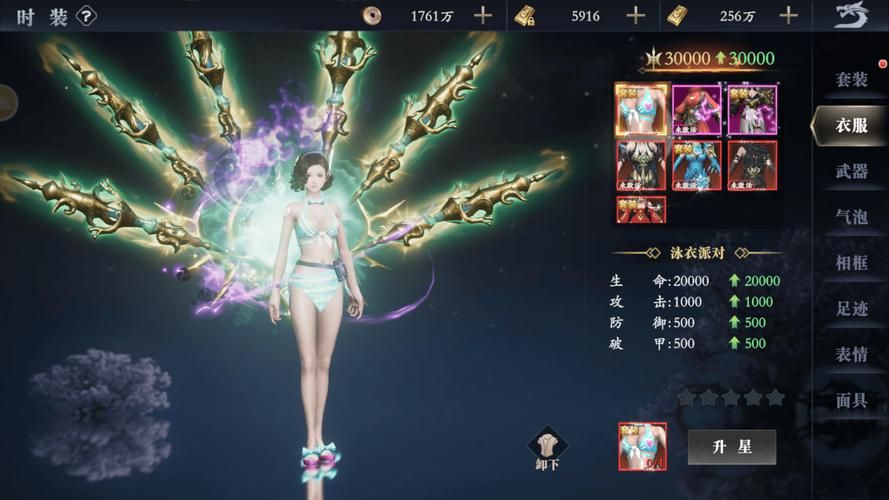
Task: Unequip outfit with the 卸下 button
Action: pyautogui.click(x=546, y=448)
